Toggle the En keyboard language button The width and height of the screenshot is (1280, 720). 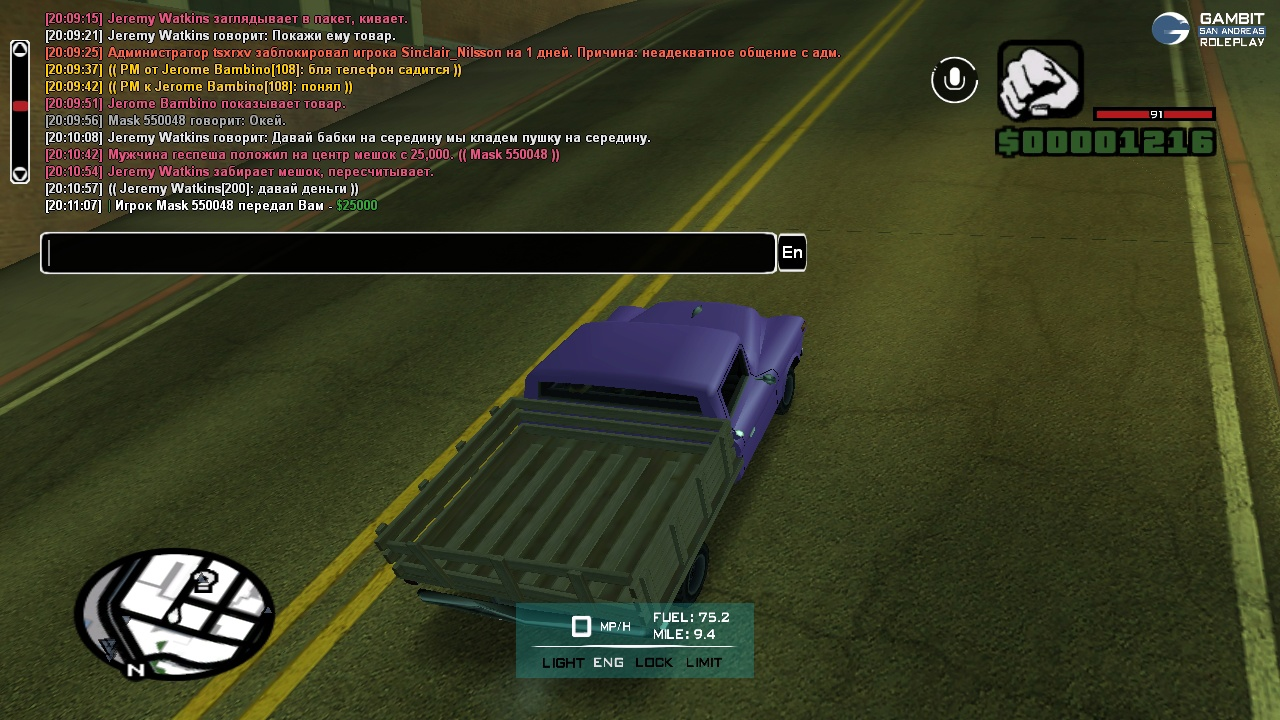792,253
